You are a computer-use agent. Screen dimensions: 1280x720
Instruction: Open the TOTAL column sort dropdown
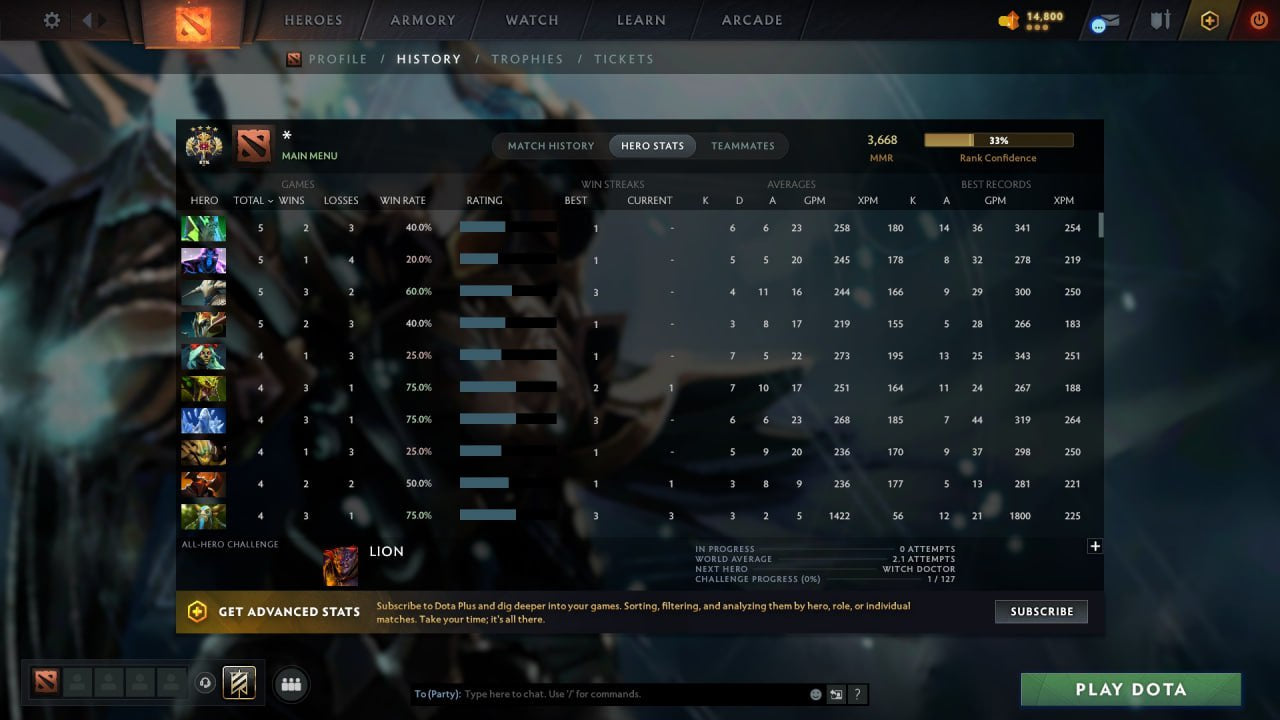coord(250,200)
